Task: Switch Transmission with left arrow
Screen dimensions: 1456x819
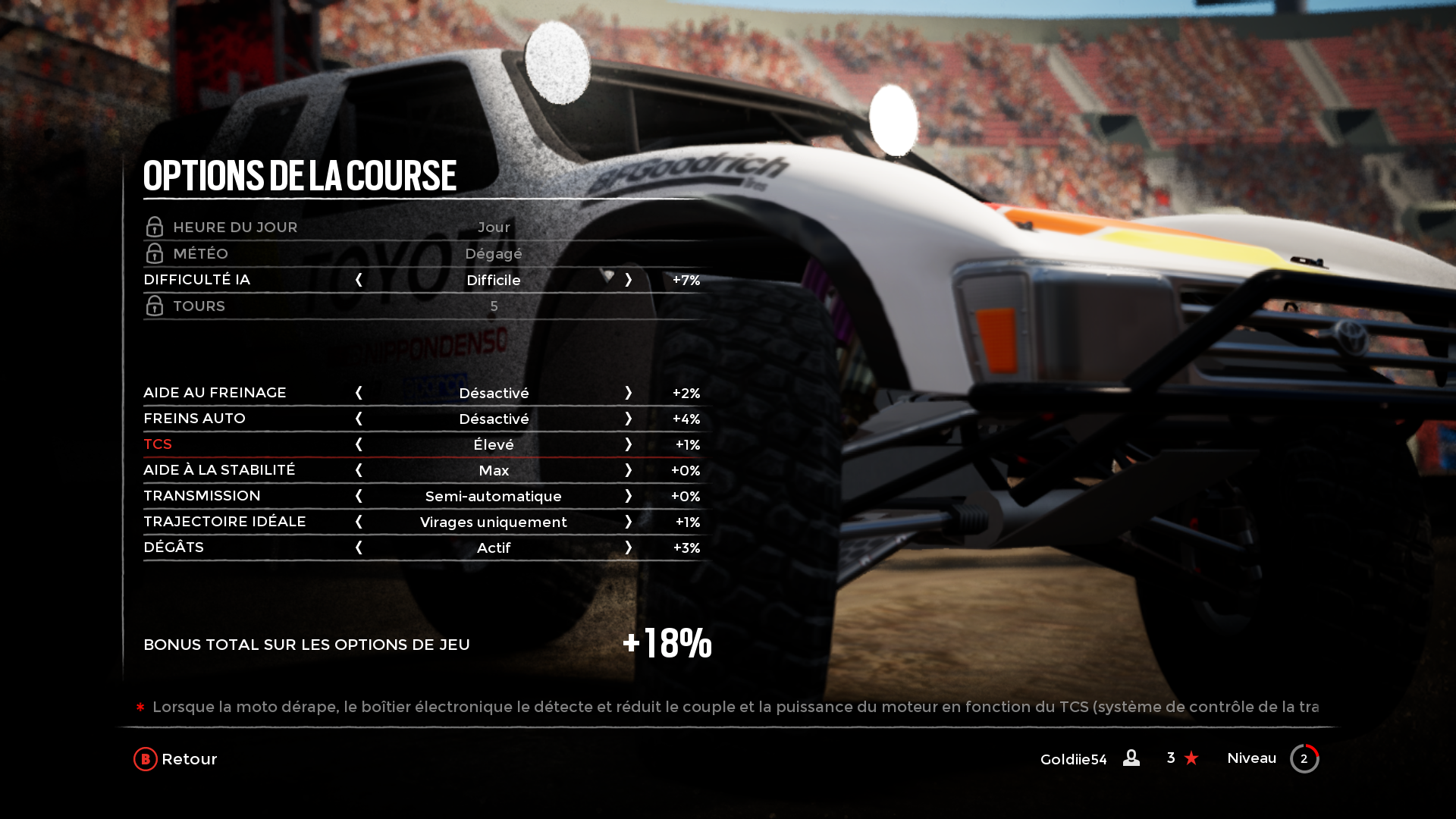Action: pos(359,496)
